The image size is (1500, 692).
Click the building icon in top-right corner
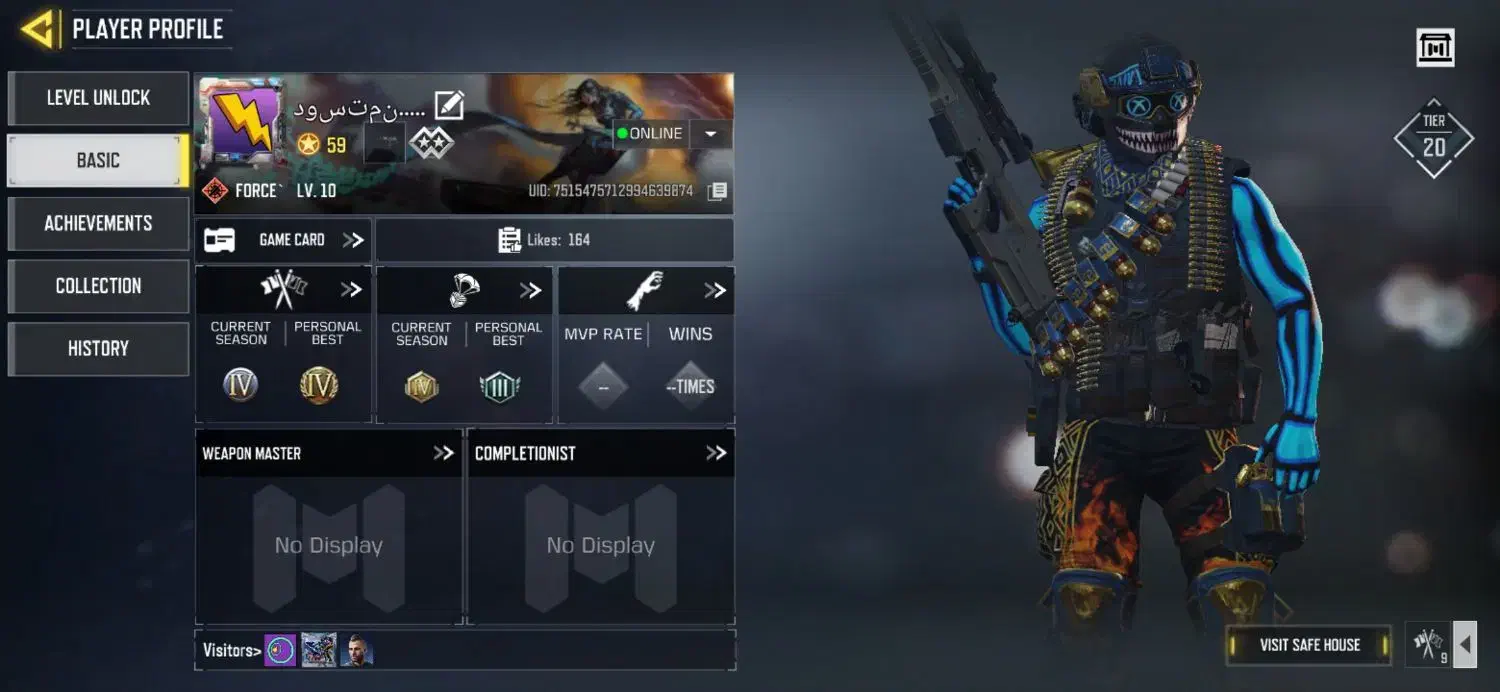pos(1435,47)
